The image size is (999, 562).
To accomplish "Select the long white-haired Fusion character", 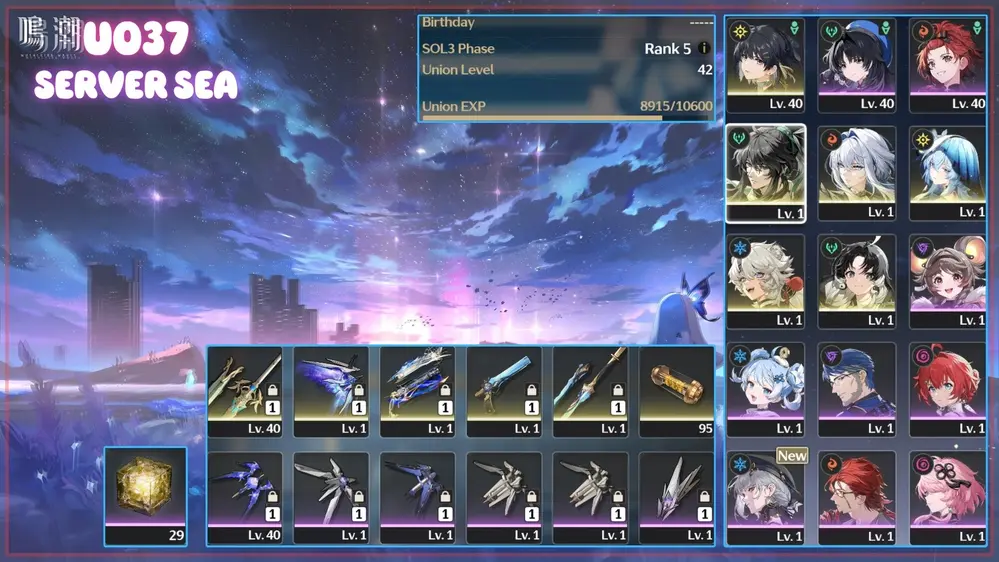I will 856,170.
